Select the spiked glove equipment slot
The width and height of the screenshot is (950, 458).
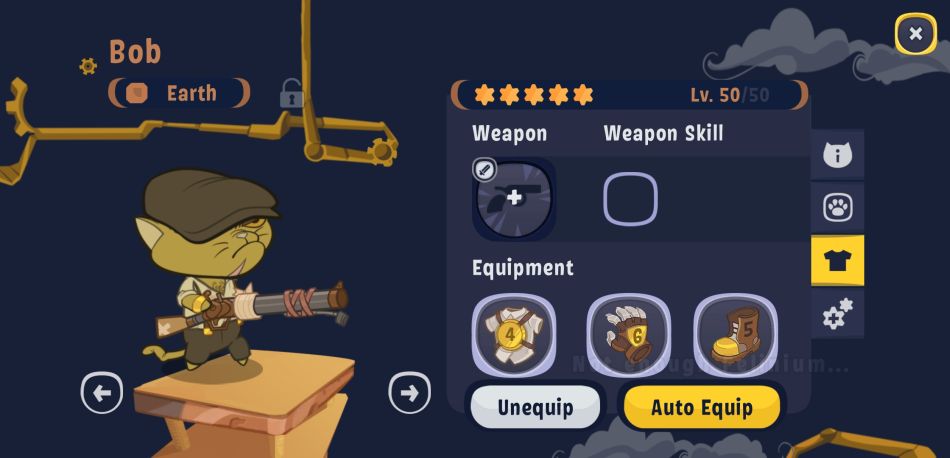[628, 333]
